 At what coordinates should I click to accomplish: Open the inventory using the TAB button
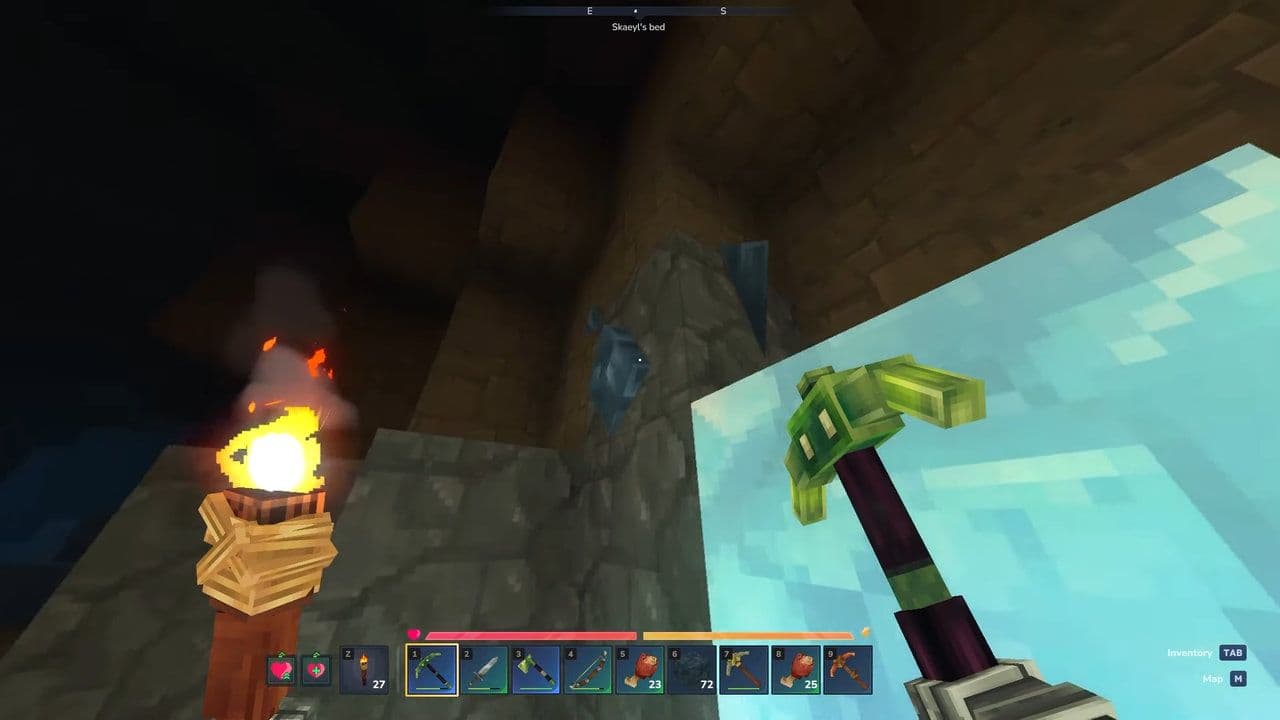click(x=1233, y=652)
